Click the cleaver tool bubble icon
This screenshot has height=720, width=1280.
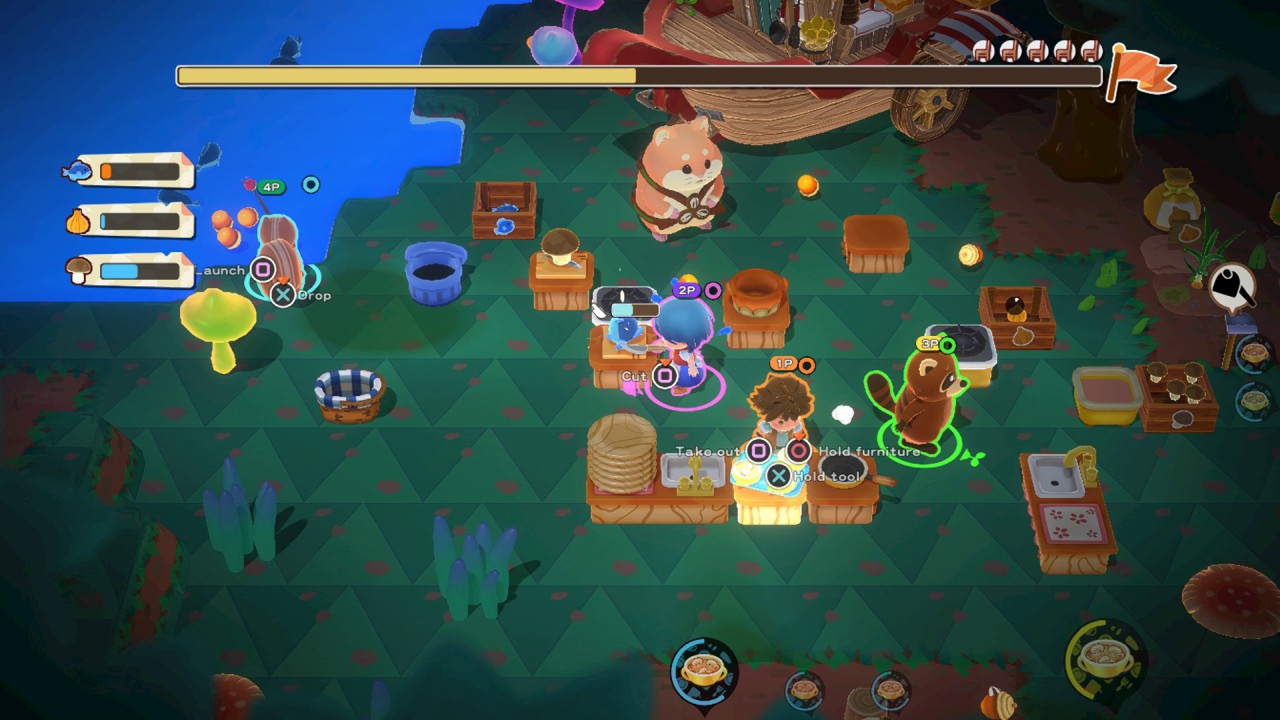1234,287
